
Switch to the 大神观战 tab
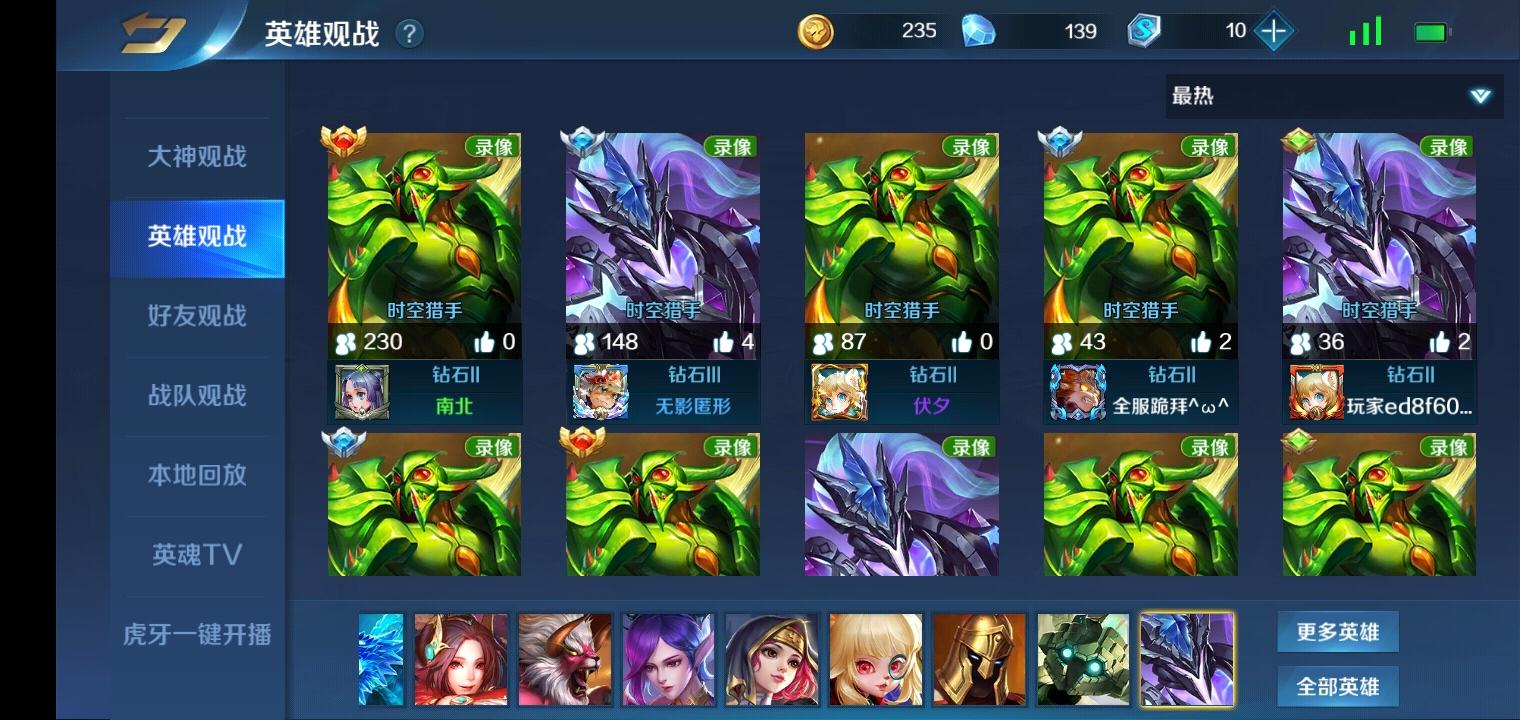click(196, 158)
